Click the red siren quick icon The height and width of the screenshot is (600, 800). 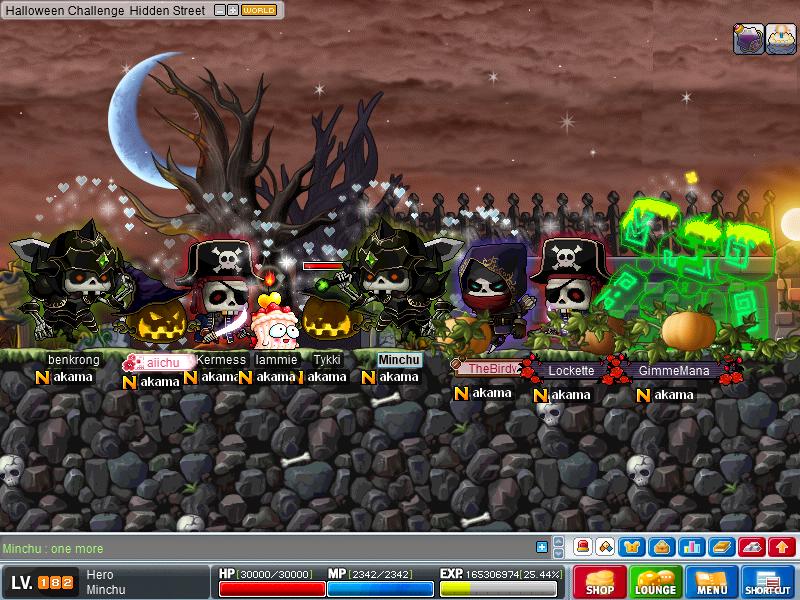(x=583, y=547)
